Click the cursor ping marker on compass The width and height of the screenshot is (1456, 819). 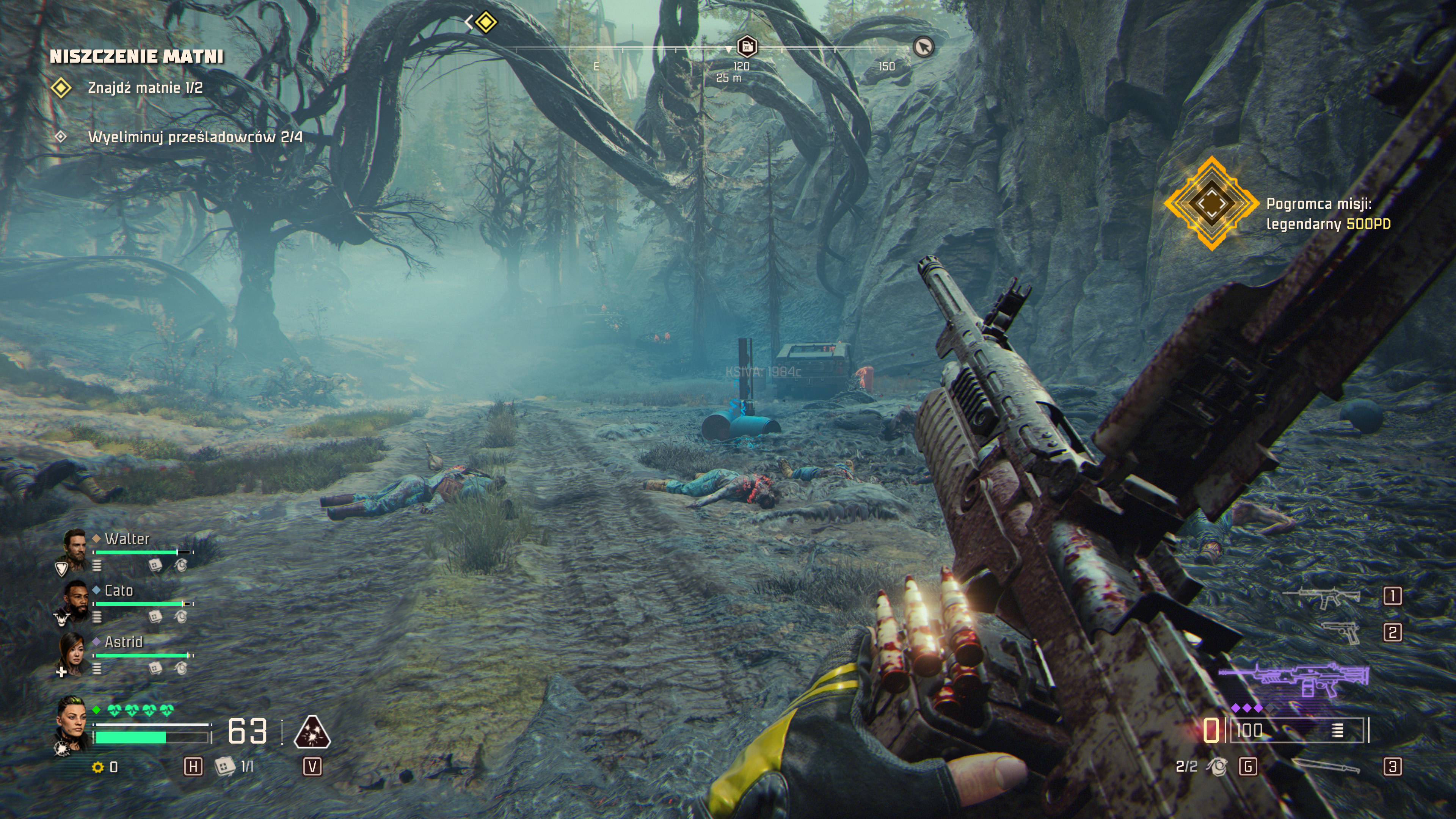[x=923, y=46]
